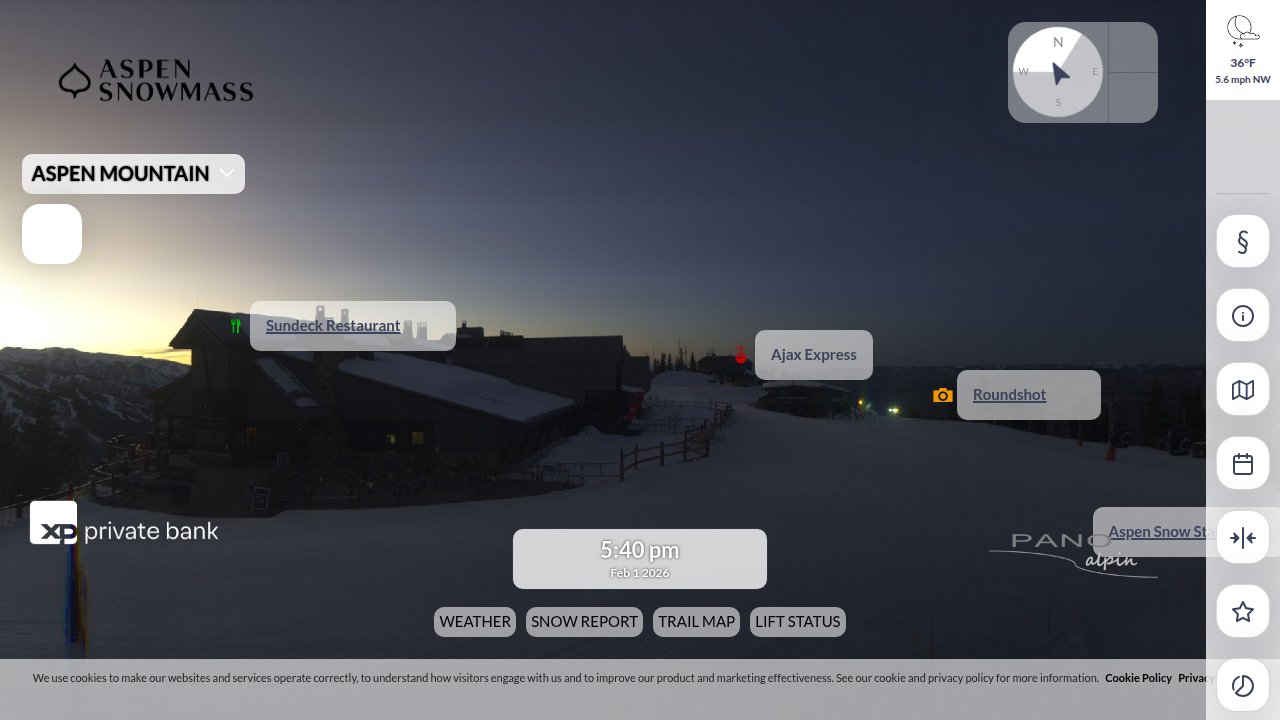Screen dimensions: 1280x720
Task: Open the Cookie Policy link
Action: point(1138,678)
